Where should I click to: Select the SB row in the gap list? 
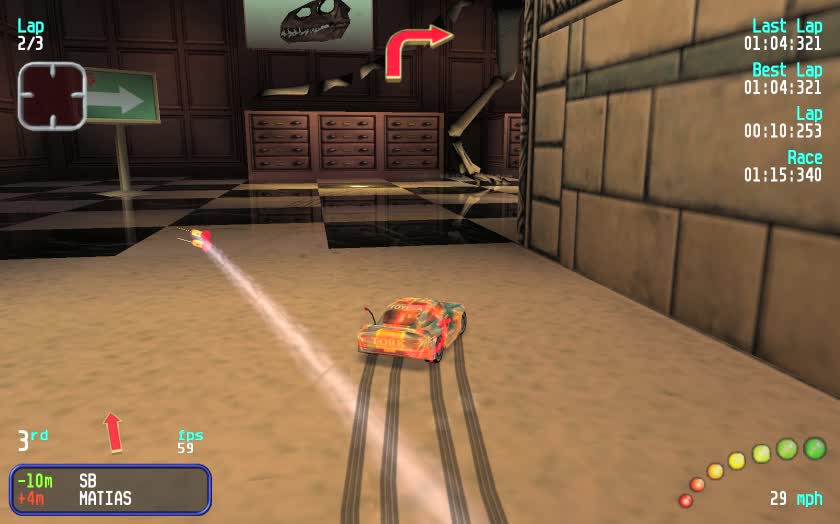(x=110, y=480)
